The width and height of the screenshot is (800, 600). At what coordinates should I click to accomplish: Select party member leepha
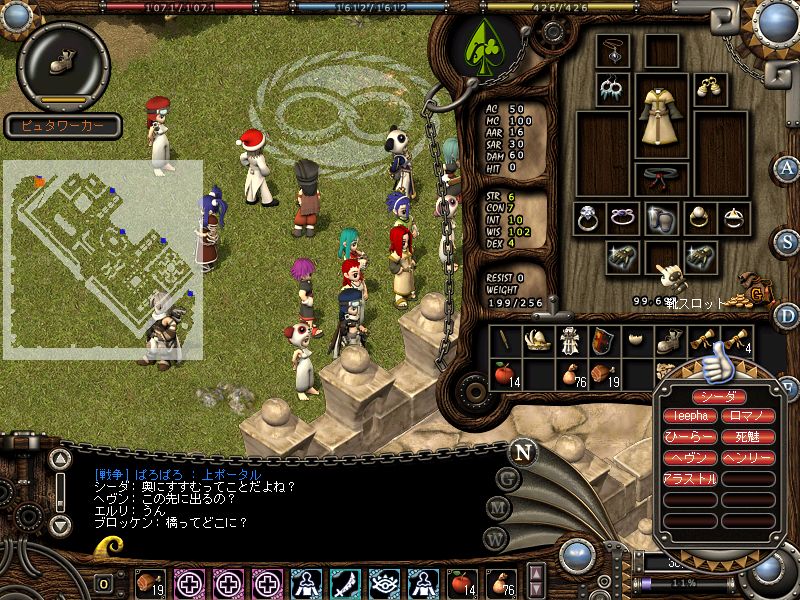coord(690,416)
